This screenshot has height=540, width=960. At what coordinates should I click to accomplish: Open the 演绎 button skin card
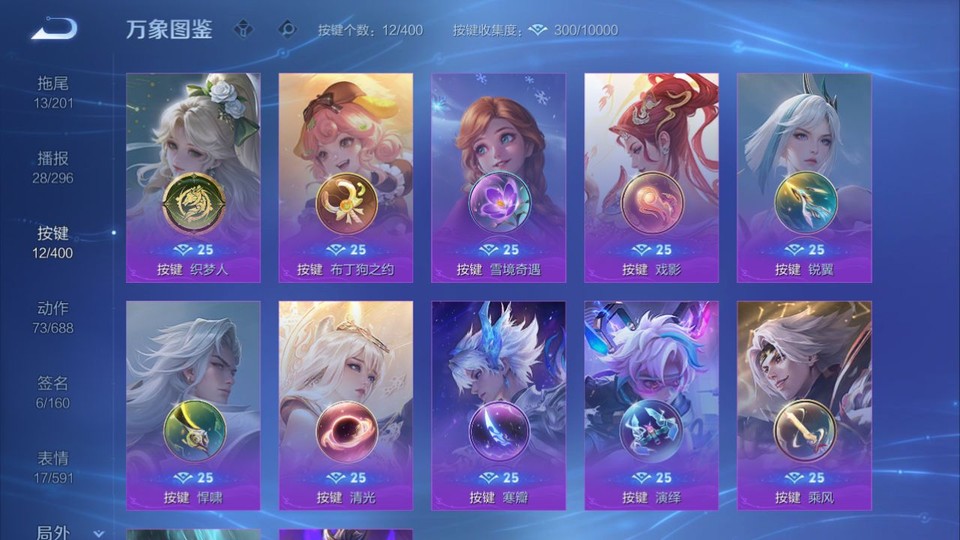pyautogui.click(x=651, y=406)
